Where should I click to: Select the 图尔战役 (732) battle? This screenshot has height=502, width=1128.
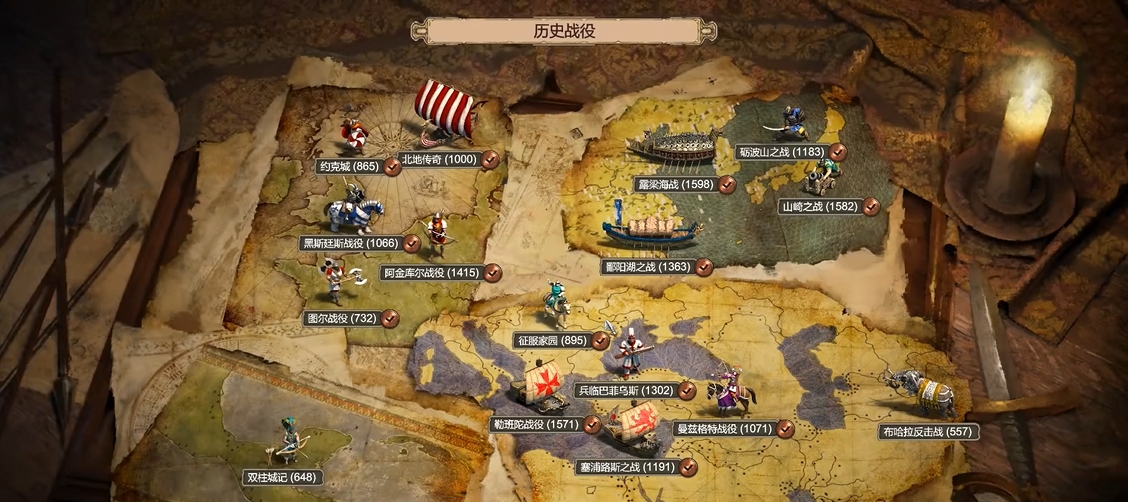[x=343, y=318]
